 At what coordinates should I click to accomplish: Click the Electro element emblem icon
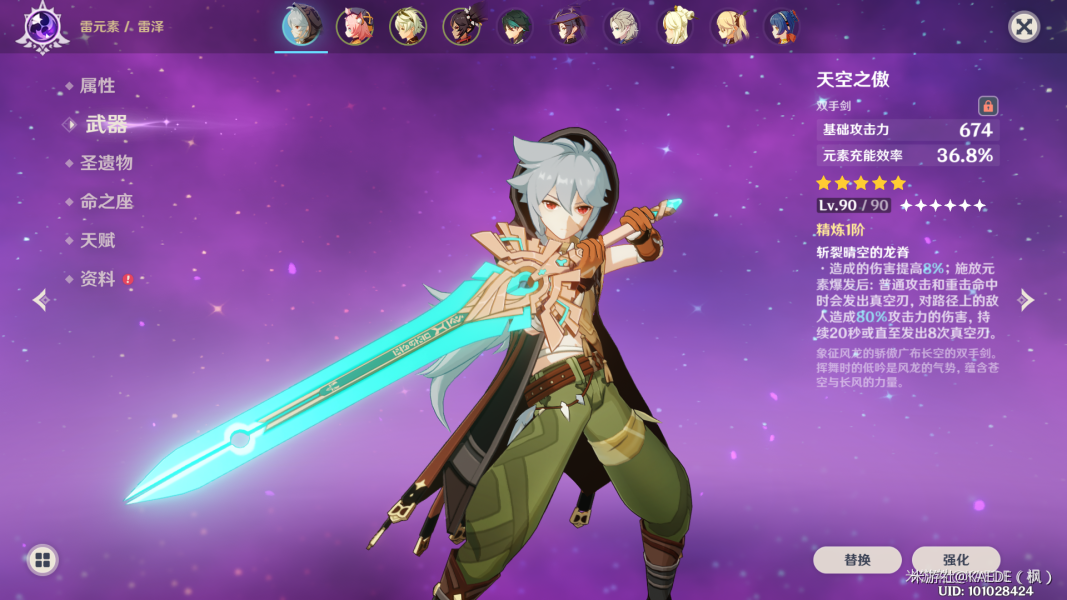click(42, 26)
